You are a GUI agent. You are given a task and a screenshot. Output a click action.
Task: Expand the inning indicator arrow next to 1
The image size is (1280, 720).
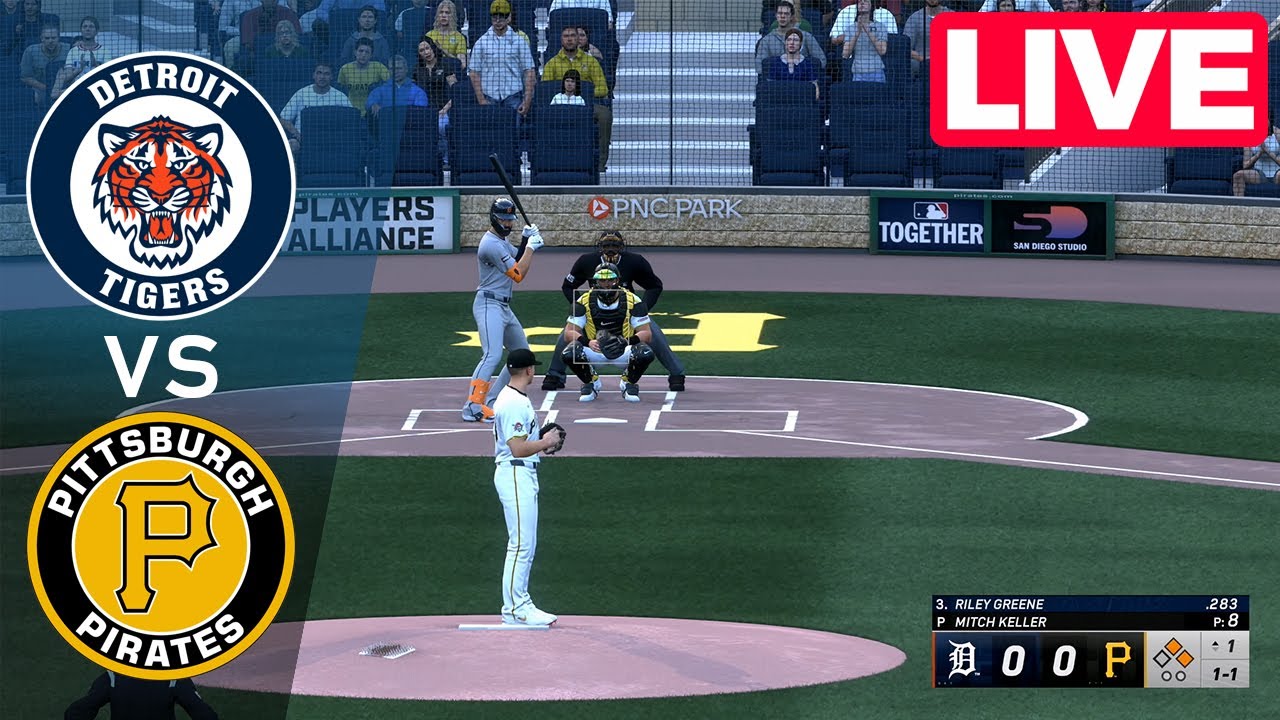pos(1216,644)
